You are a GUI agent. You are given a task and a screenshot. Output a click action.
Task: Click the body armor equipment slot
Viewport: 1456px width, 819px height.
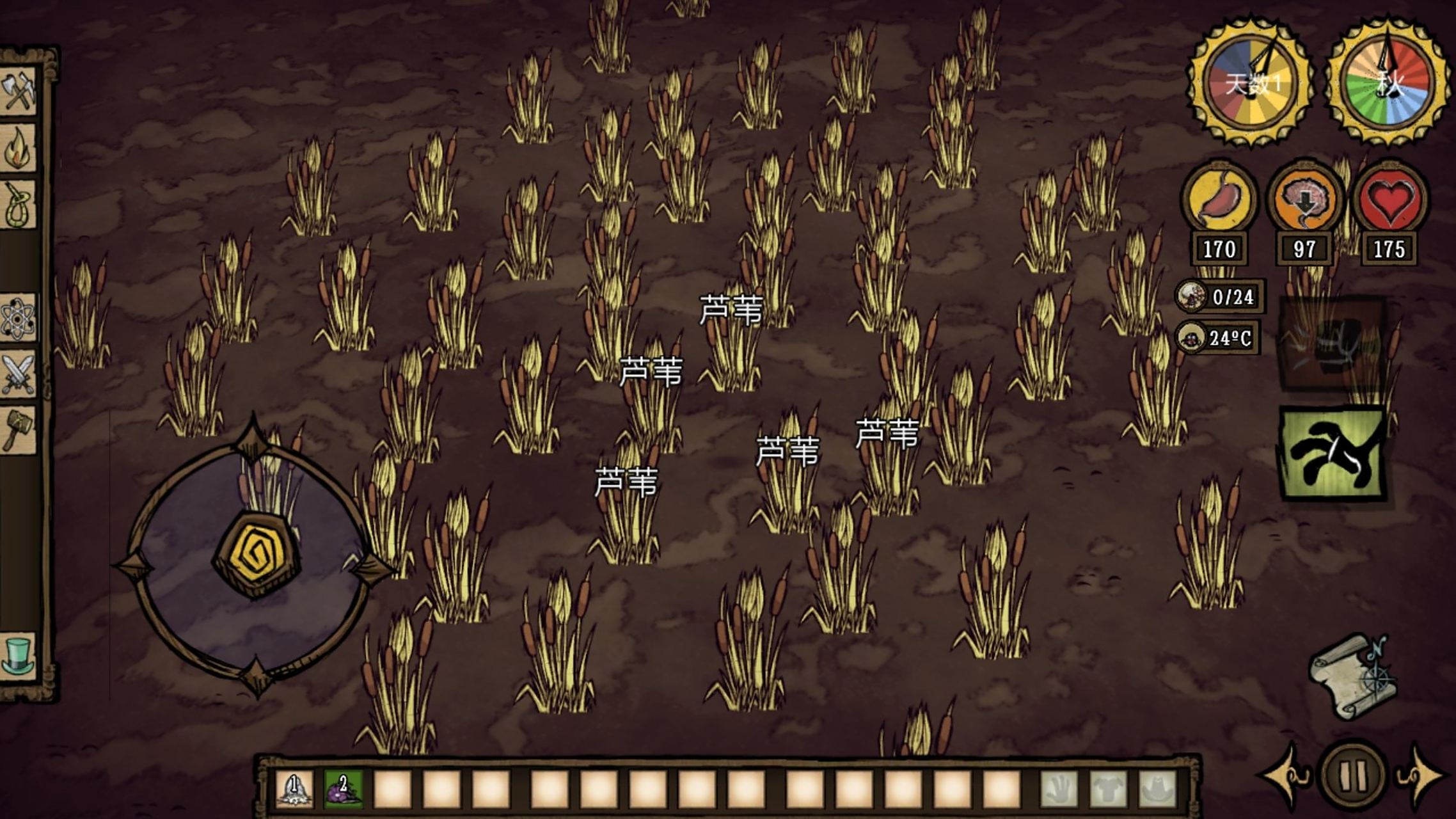[1108, 789]
